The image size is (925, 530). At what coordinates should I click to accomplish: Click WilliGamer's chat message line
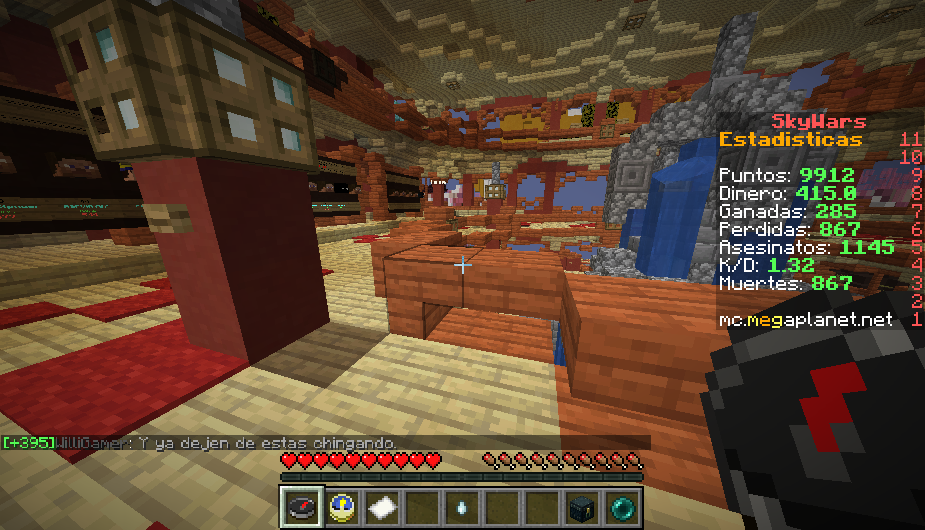[200, 443]
